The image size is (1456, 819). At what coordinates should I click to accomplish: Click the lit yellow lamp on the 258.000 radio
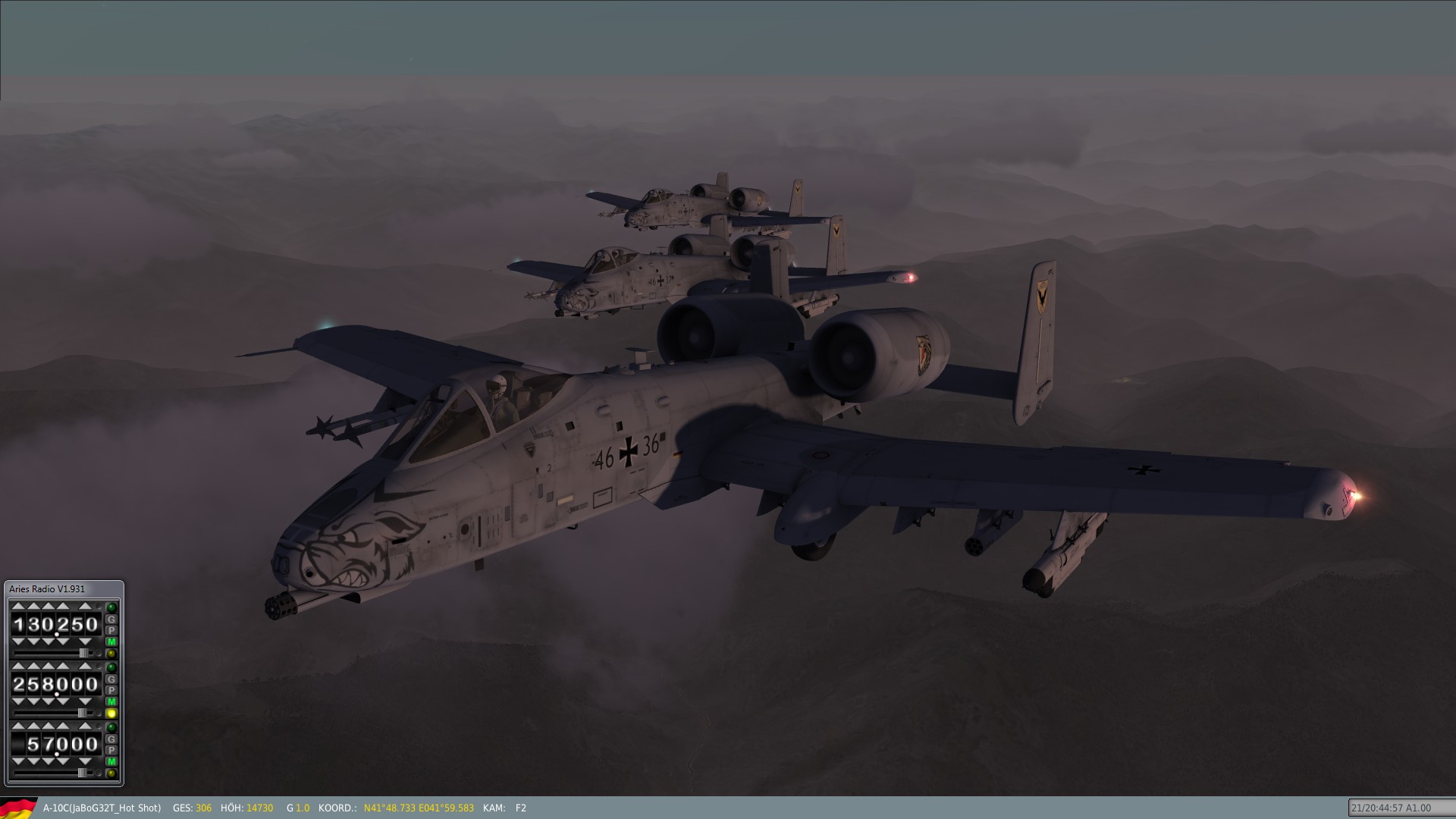tap(111, 714)
